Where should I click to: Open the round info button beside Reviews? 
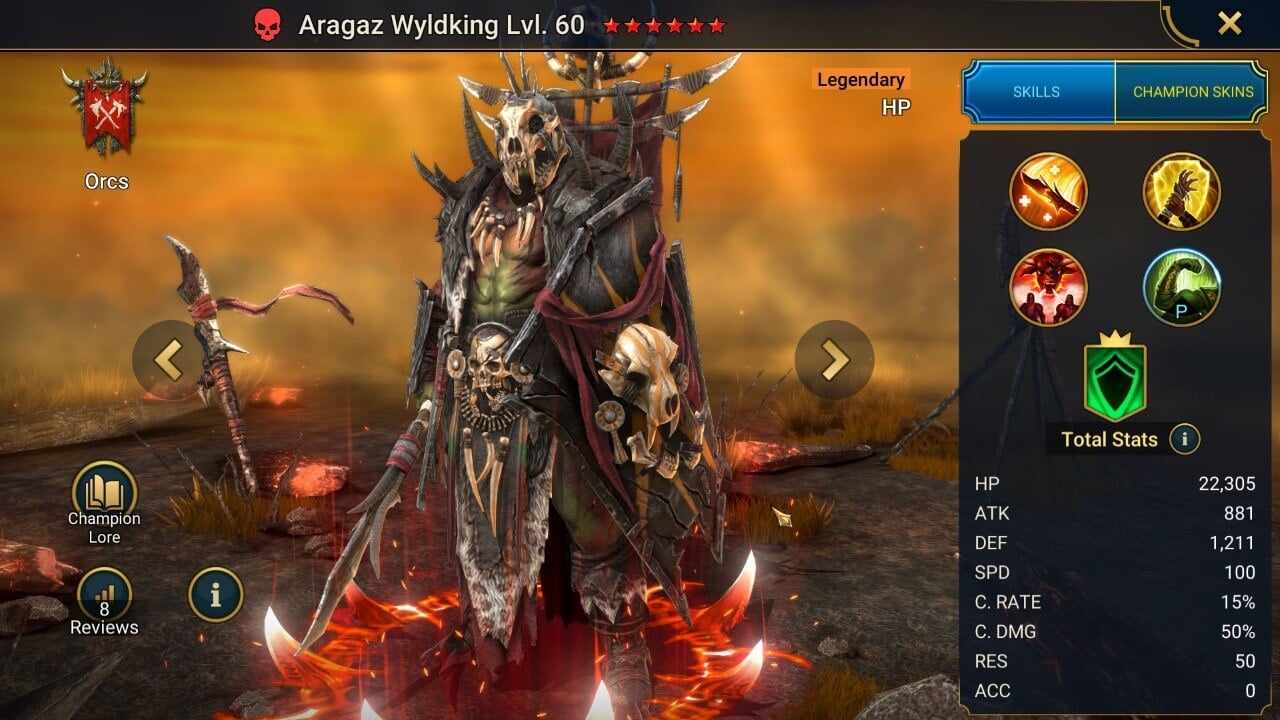[x=215, y=595]
